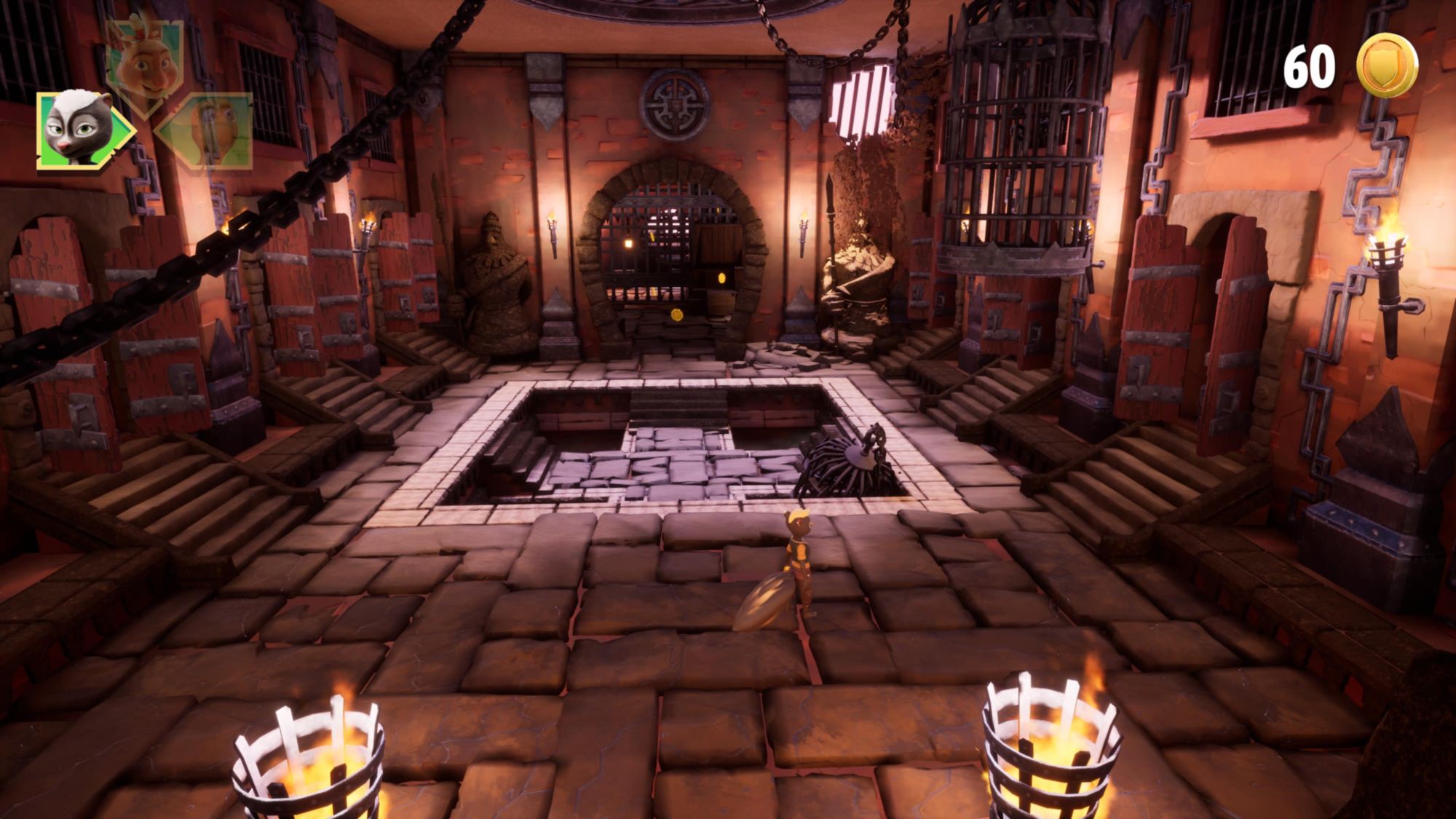Viewport: 1456px width, 819px height.
Task: Click the gold coin icon
Action: point(1387,66)
